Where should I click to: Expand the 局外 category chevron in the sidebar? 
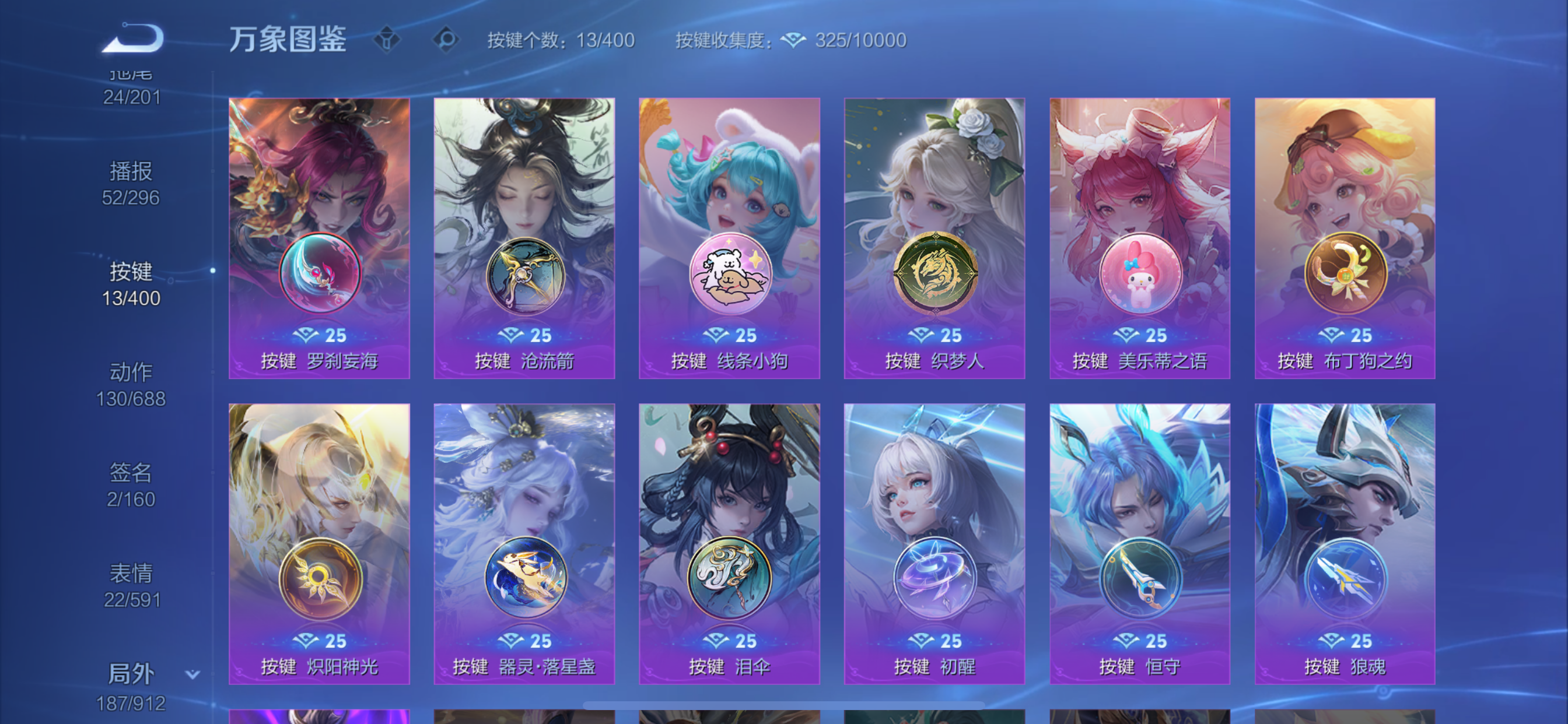pyautogui.click(x=192, y=674)
